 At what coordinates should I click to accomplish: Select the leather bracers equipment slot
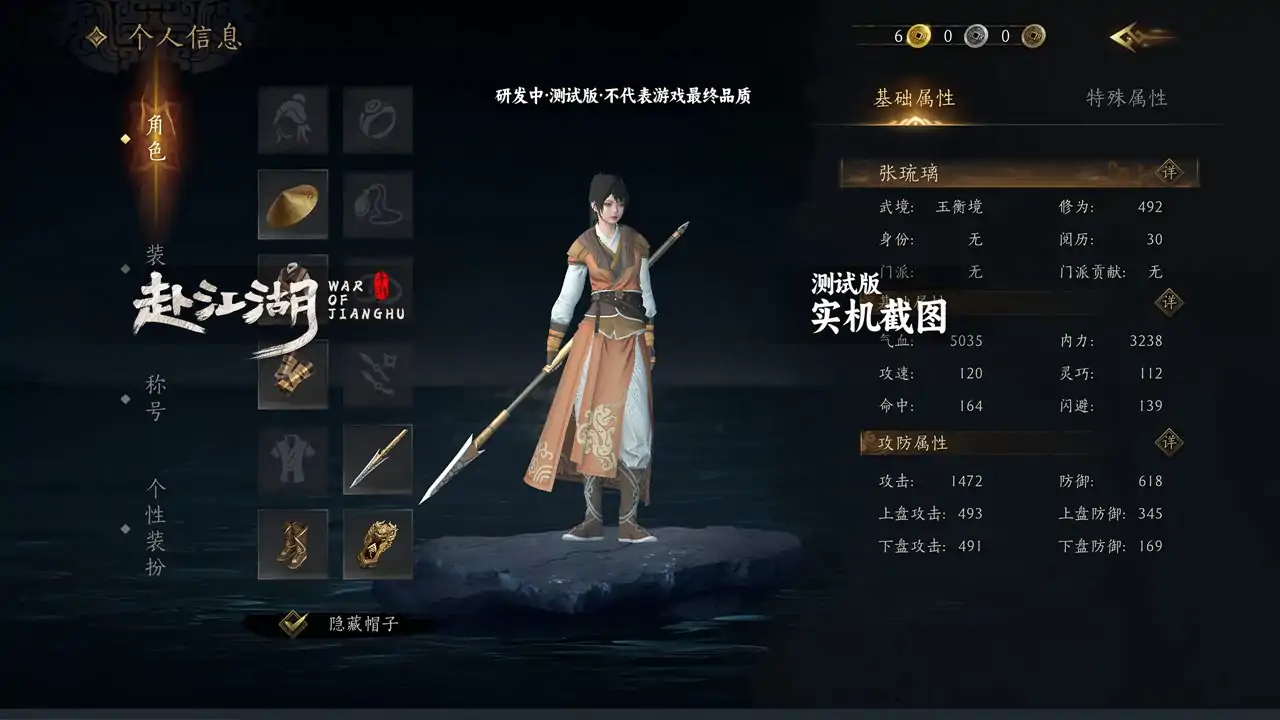293,374
